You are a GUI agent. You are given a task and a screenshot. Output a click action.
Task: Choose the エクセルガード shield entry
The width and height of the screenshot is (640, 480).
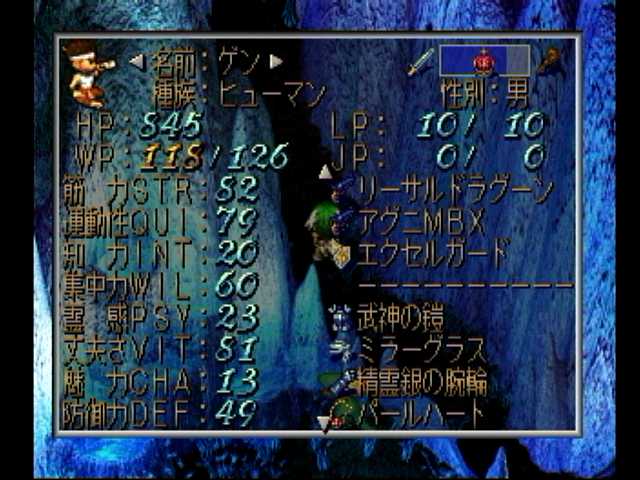(432, 251)
